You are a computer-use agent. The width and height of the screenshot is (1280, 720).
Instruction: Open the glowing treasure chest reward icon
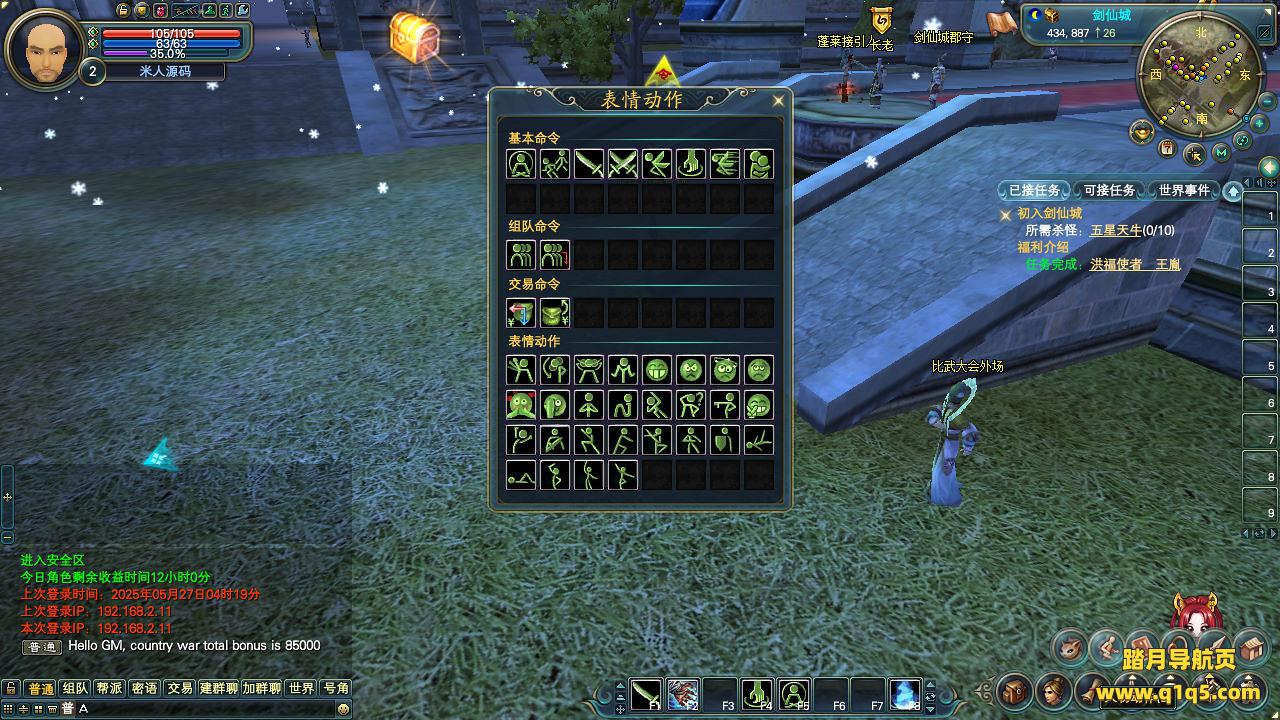pyautogui.click(x=414, y=38)
